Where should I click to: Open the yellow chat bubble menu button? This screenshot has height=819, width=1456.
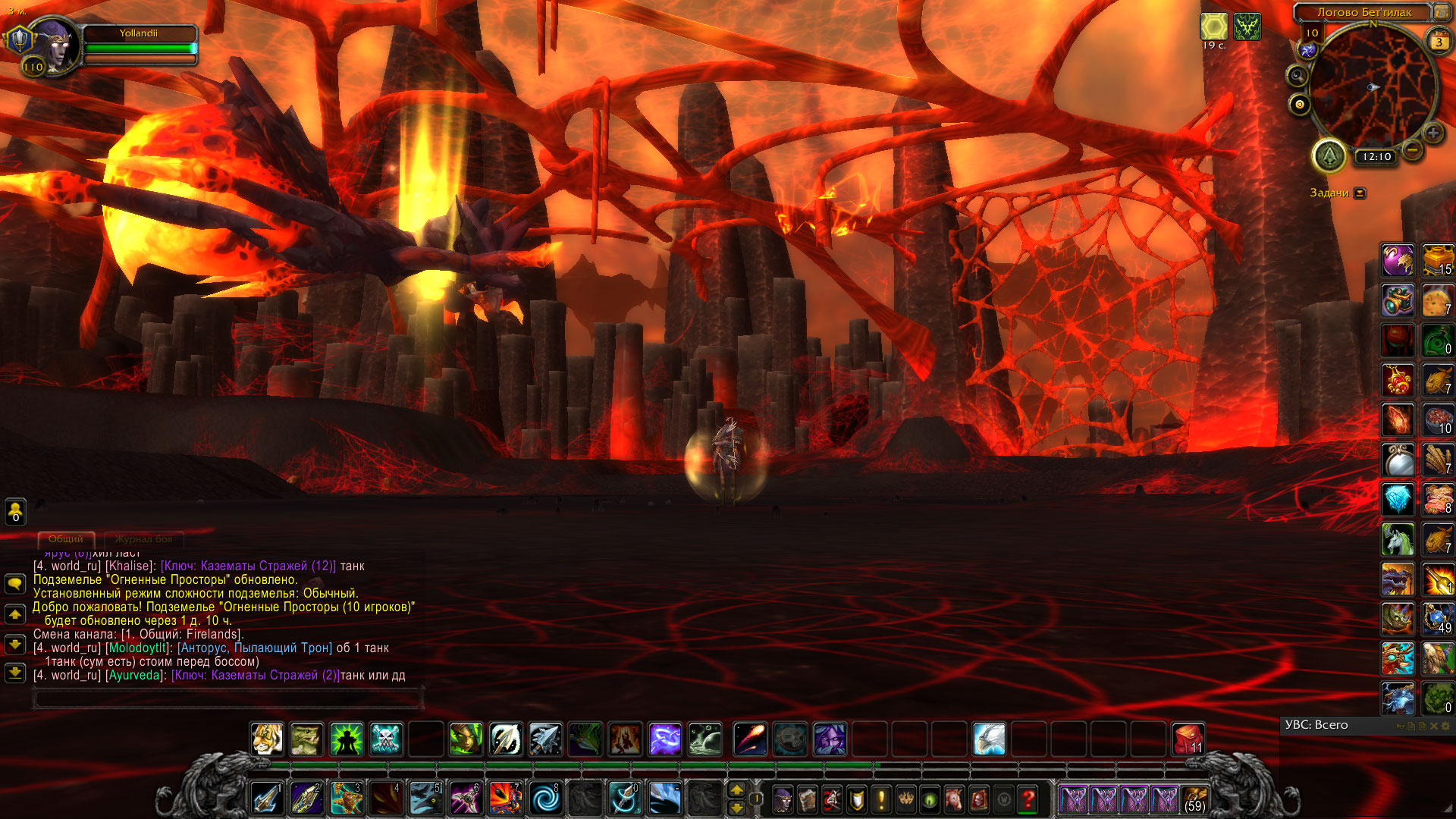15,583
